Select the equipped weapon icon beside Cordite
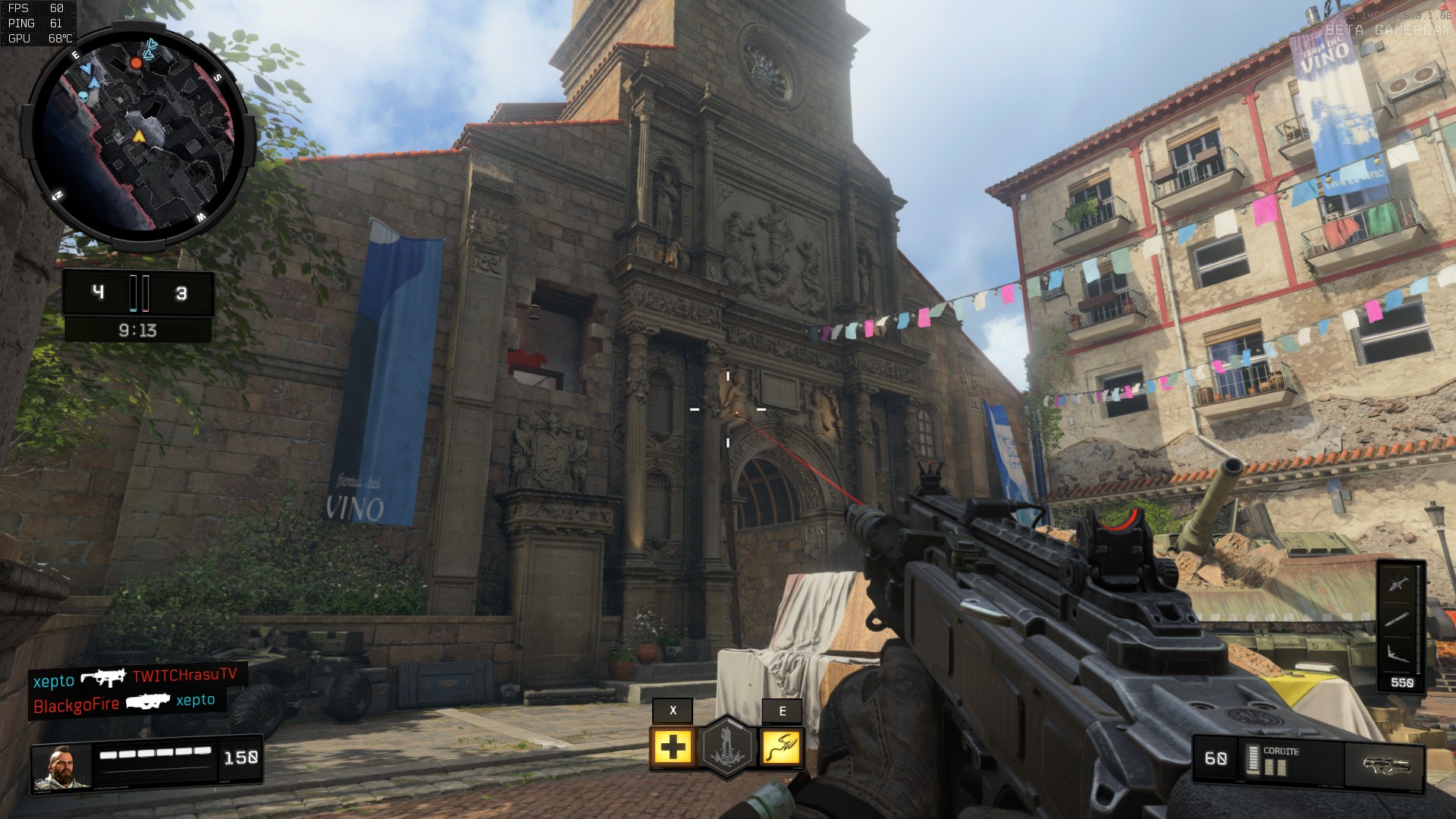This screenshot has width=1456, height=819. [1385, 764]
